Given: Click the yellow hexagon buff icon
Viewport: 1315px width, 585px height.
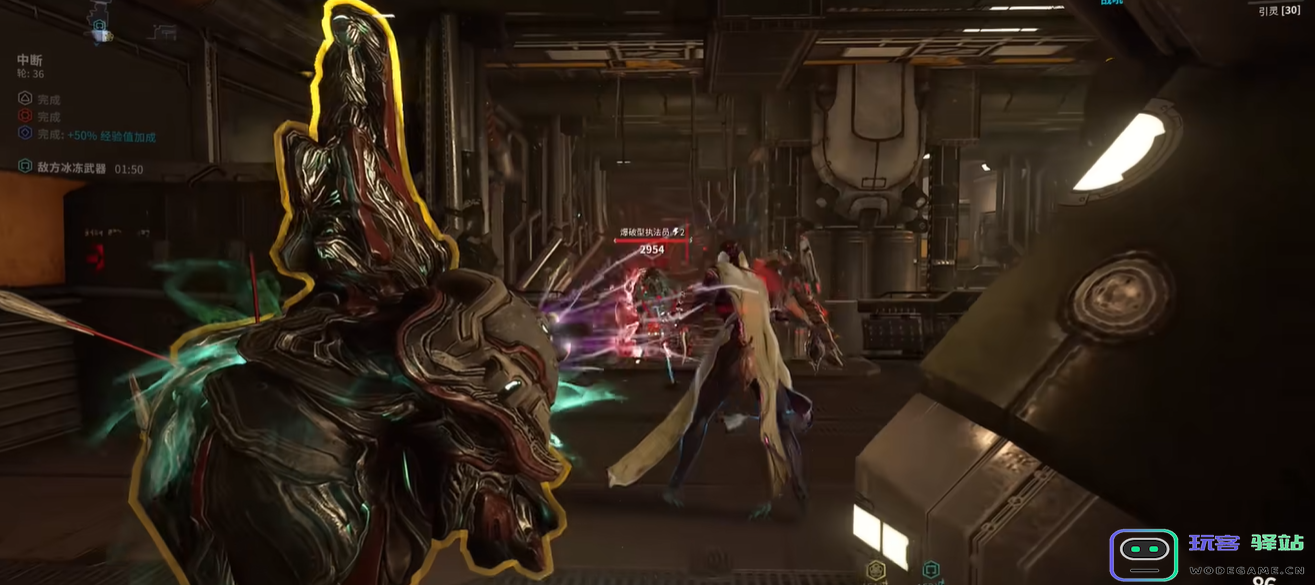Looking at the screenshot, I should click(x=875, y=571).
